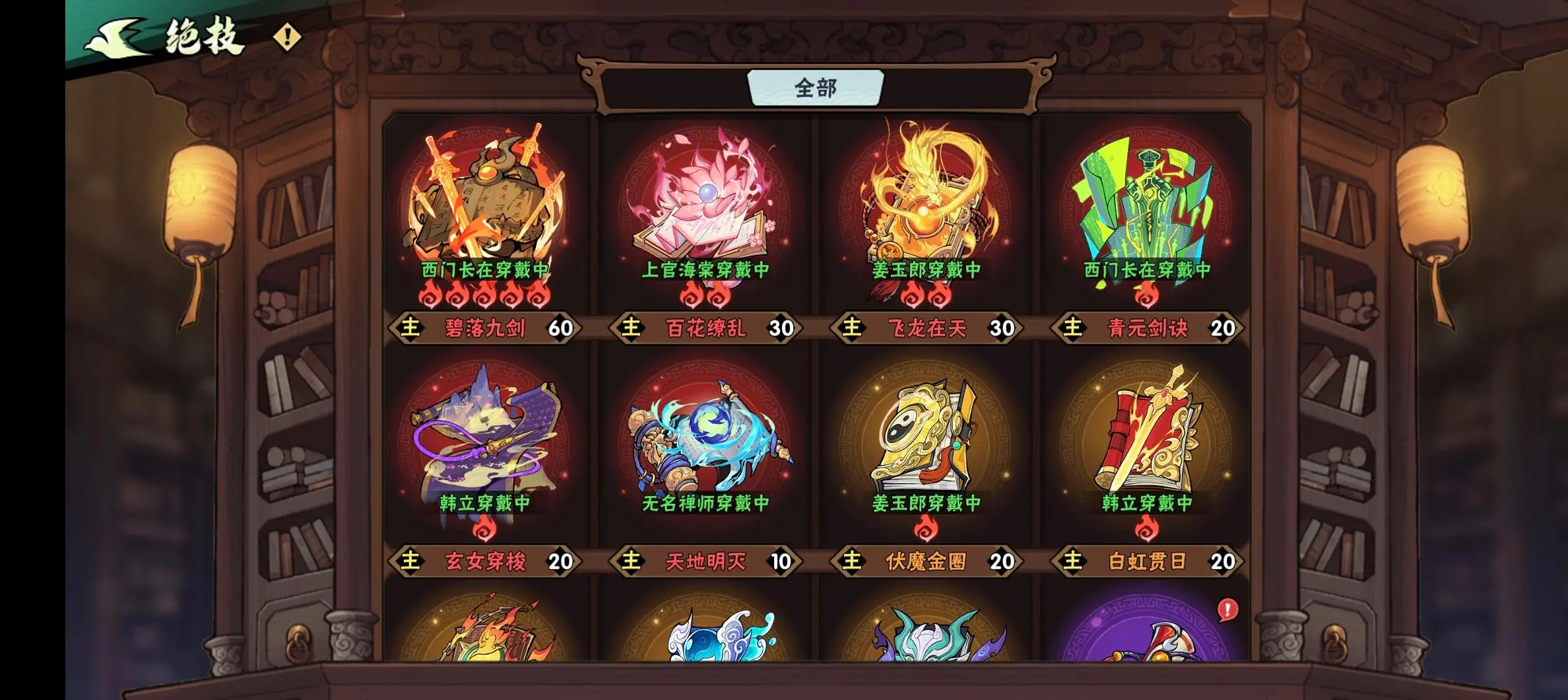The height and width of the screenshot is (700, 1568).
Task: Open the 碧落九剑 skill icon
Action: [x=485, y=198]
